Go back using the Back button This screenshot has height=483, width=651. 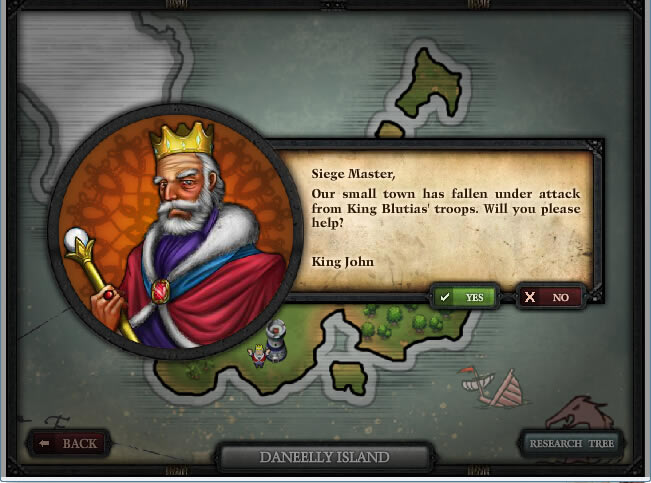[x=69, y=443]
